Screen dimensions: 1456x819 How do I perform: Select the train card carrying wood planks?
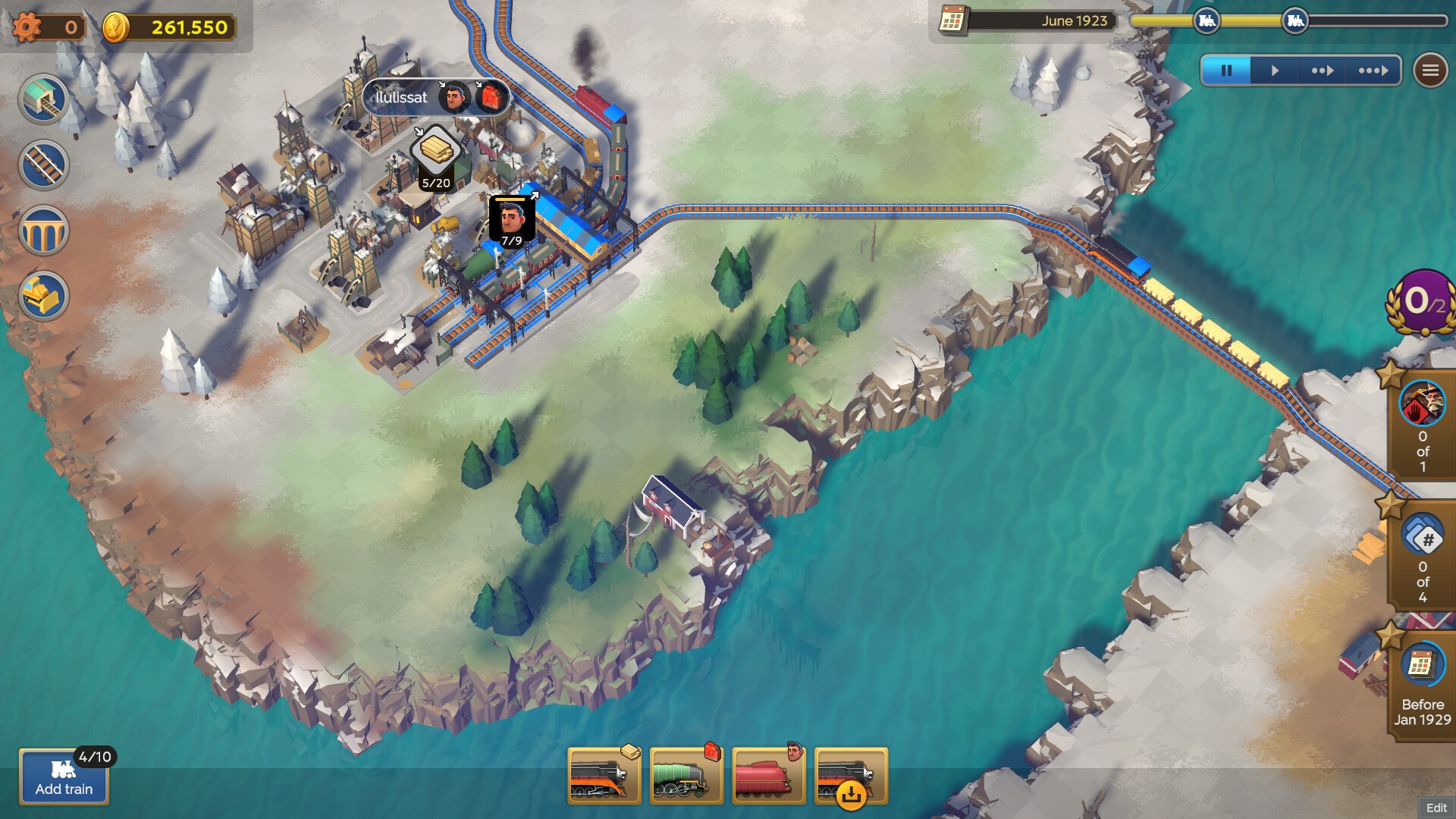coord(604,777)
